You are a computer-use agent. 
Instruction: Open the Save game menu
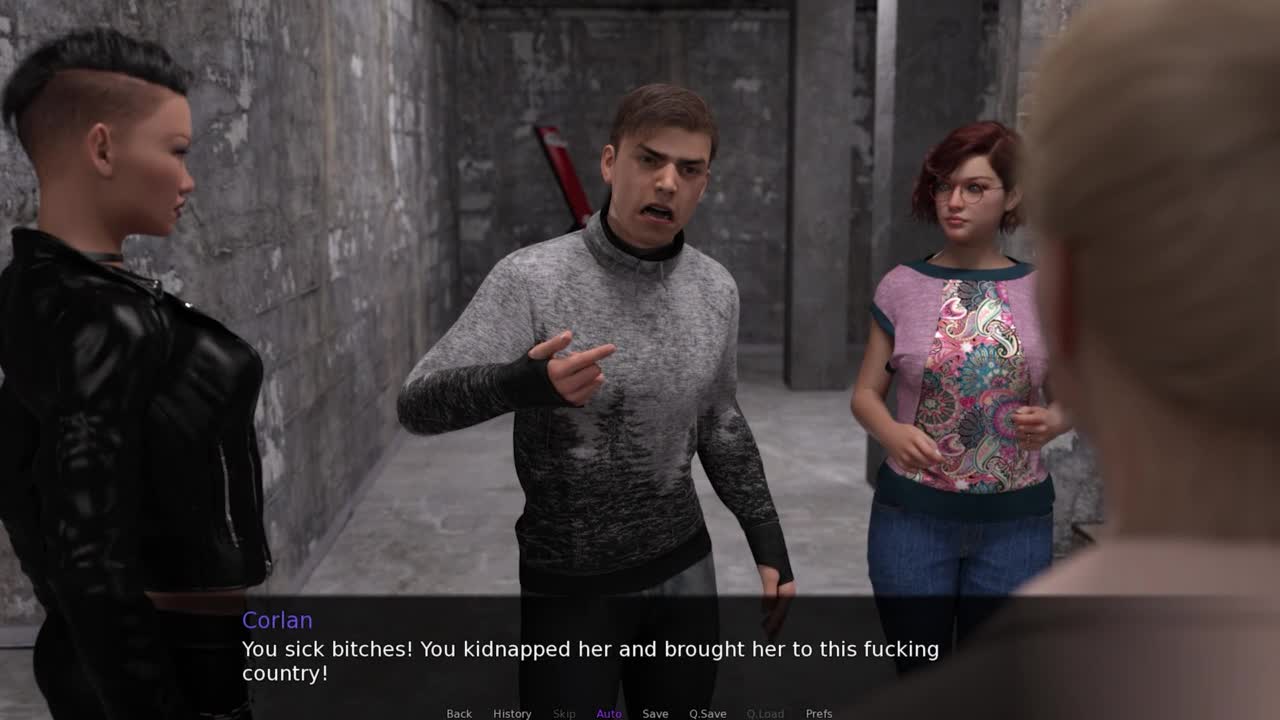click(655, 713)
